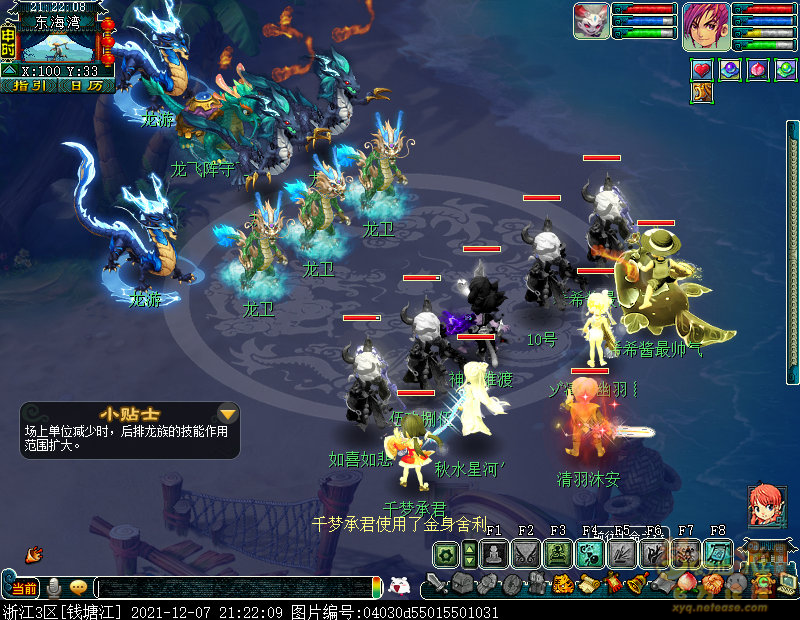
Task: Select the pet portrait with white fox face
Action: coord(591,21)
